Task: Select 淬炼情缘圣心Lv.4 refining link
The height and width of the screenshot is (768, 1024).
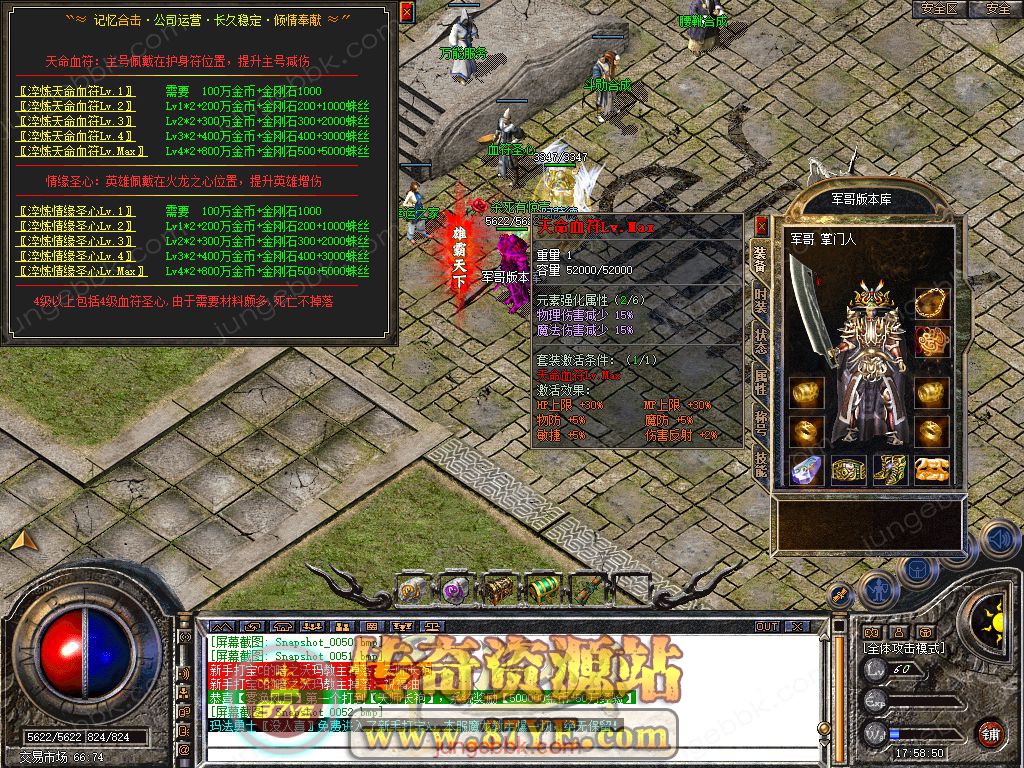Action: (x=78, y=257)
